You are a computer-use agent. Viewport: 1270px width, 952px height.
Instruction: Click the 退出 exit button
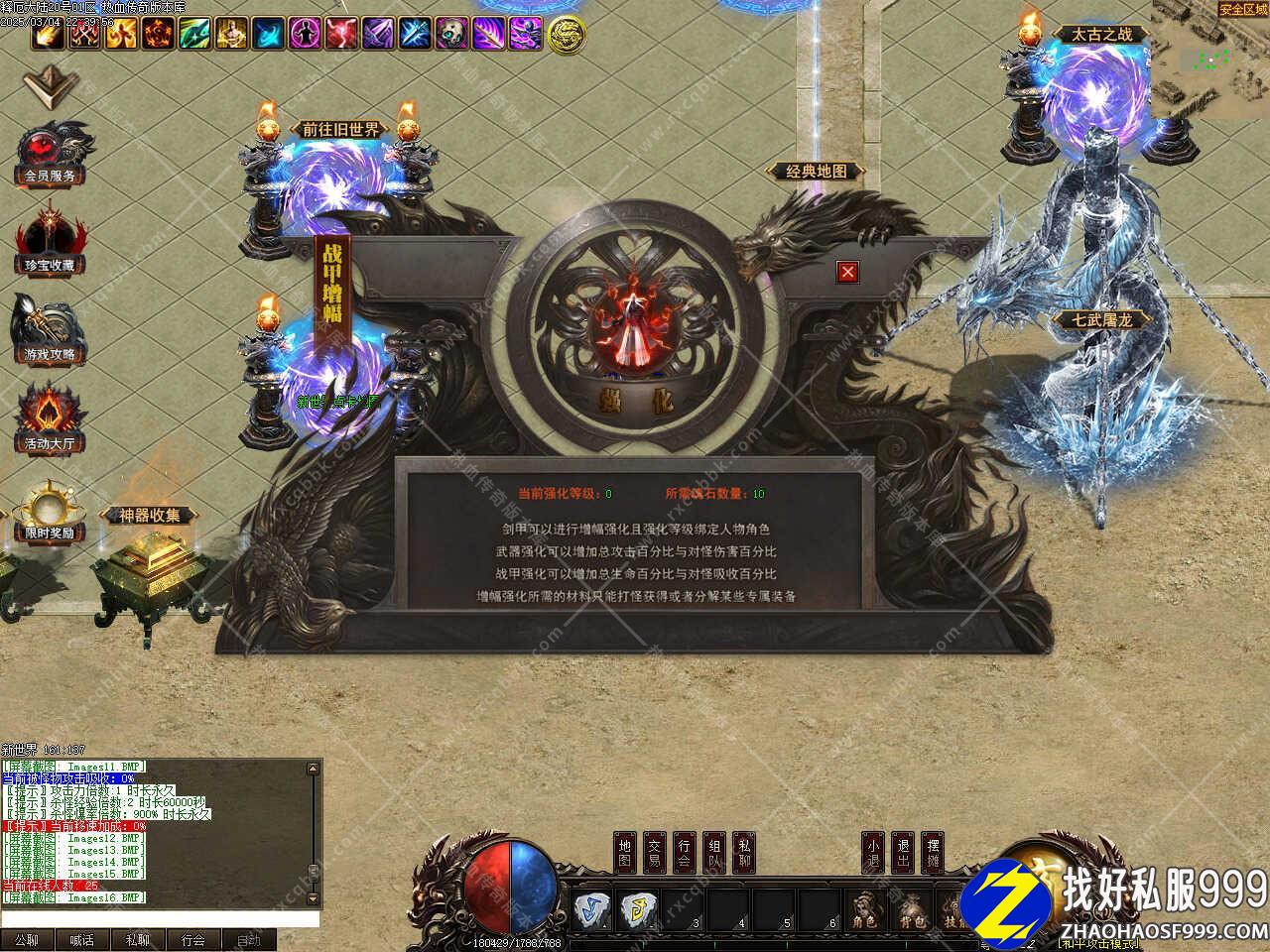pyautogui.click(x=902, y=854)
